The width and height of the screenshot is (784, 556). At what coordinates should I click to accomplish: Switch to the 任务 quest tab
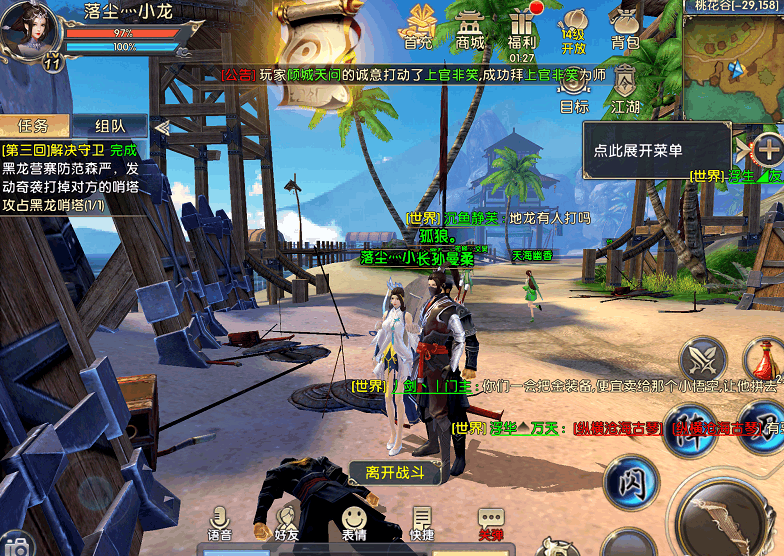(x=35, y=126)
